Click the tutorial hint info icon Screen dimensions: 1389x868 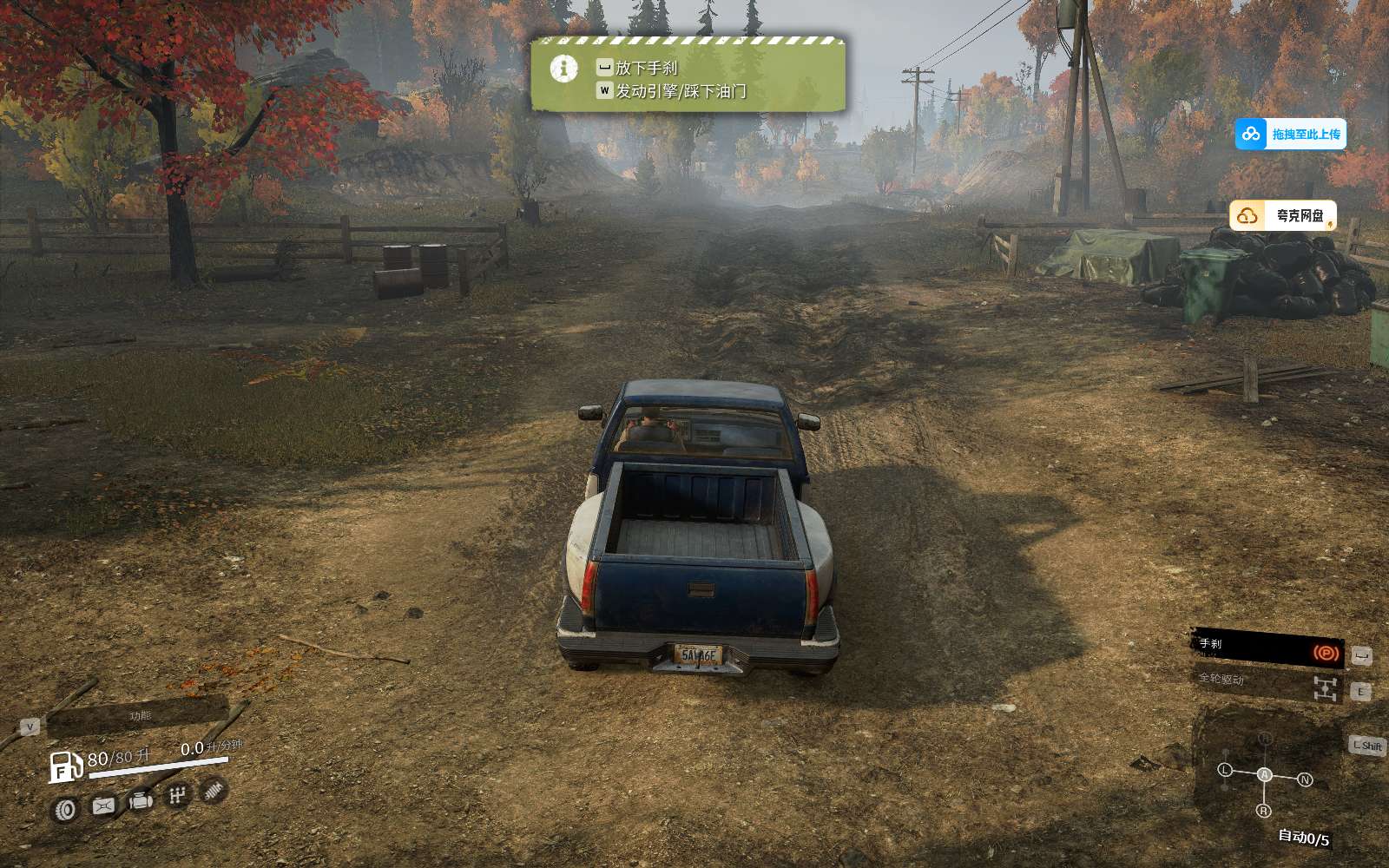pyautogui.click(x=564, y=68)
